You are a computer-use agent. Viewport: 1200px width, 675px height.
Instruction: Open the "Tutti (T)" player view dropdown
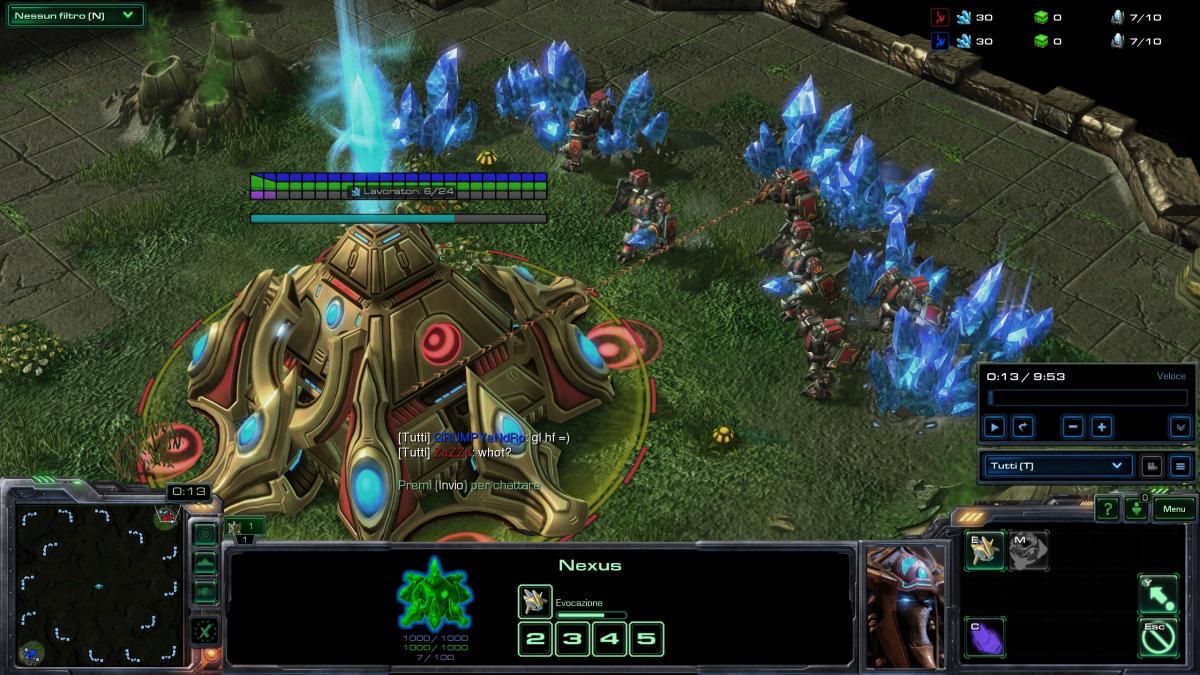[x=1057, y=466]
